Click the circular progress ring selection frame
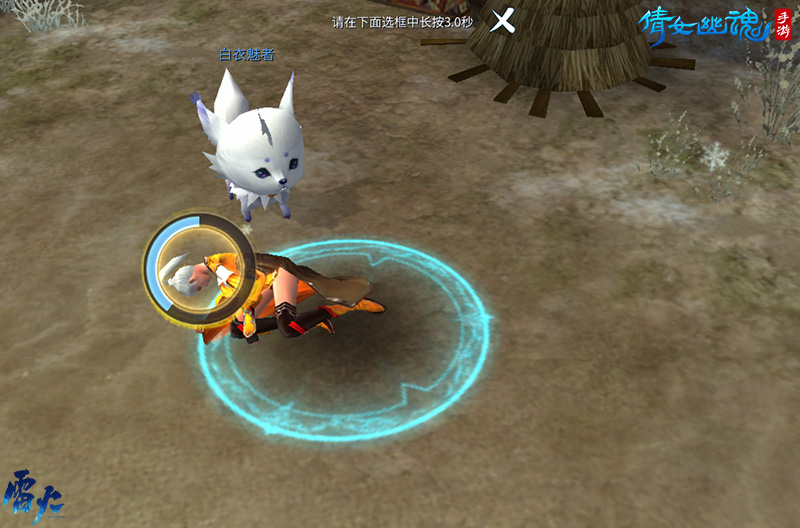Image resolution: width=800 pixels, height=528 pixels. click(197, 269)
